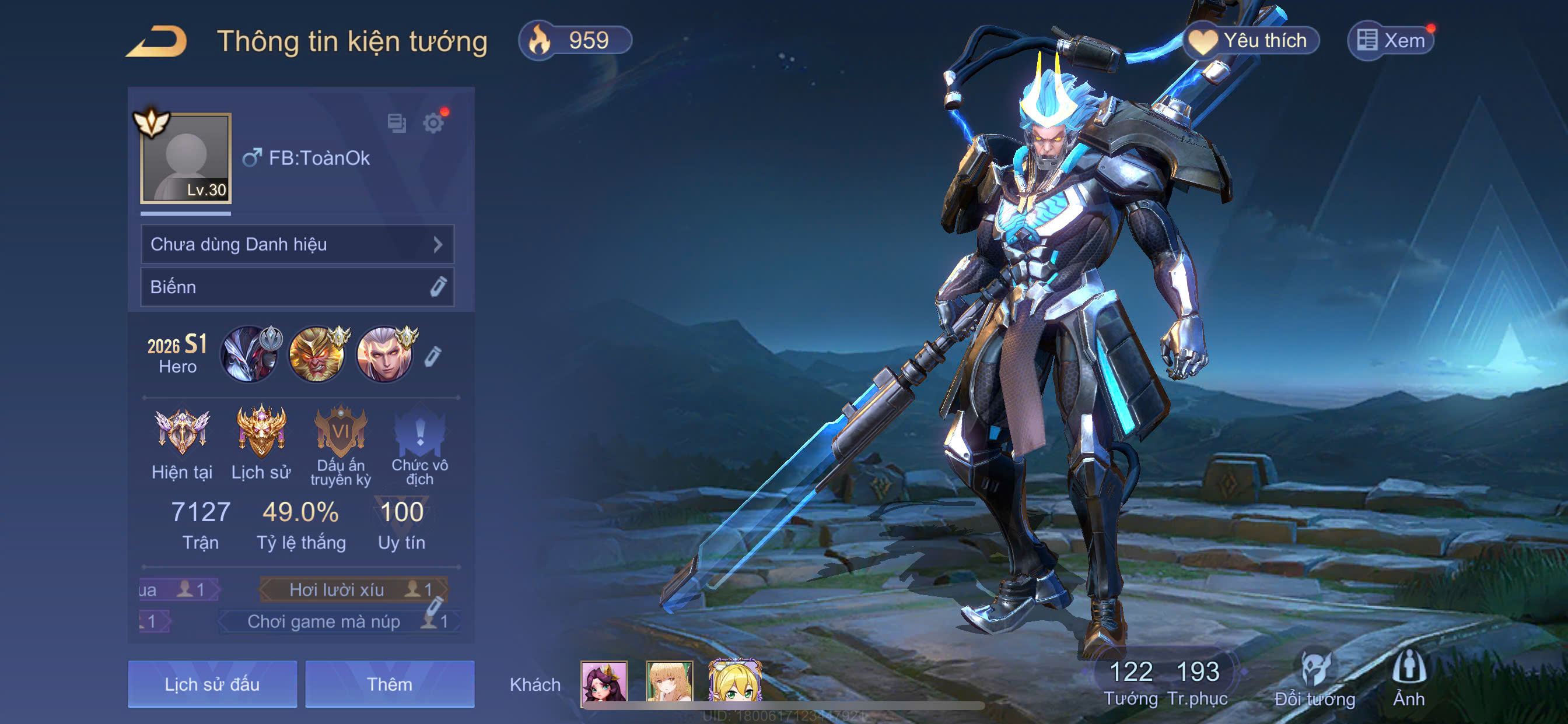Open the Xem view button
Screen dimensions: 1568x724
[1391, 41]
